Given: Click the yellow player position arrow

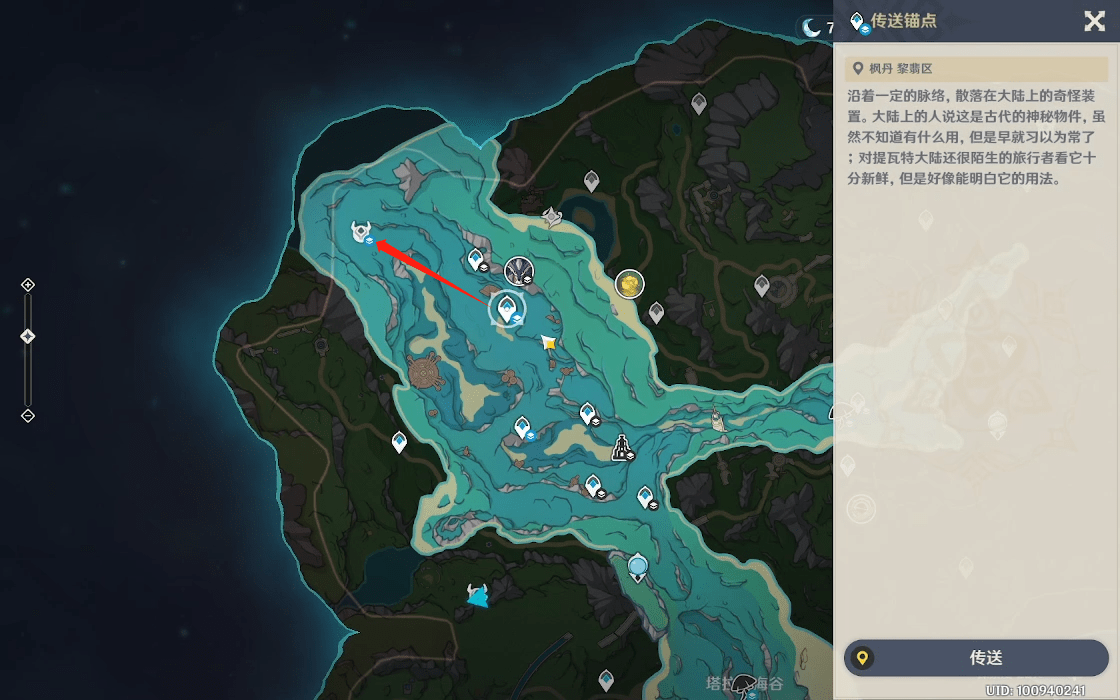Looking at the screenshot, I should [x=548, y=342].
